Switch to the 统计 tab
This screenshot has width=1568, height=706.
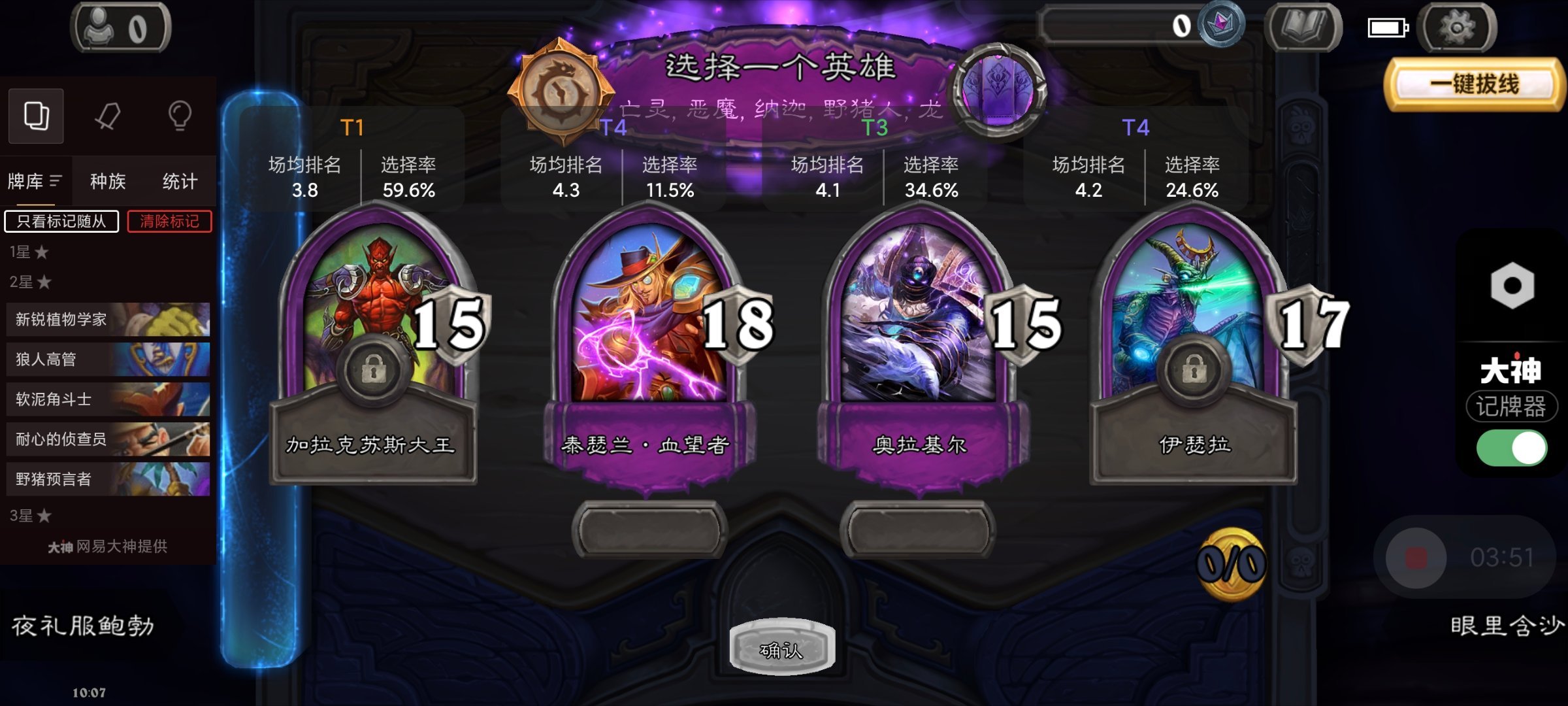180,180
